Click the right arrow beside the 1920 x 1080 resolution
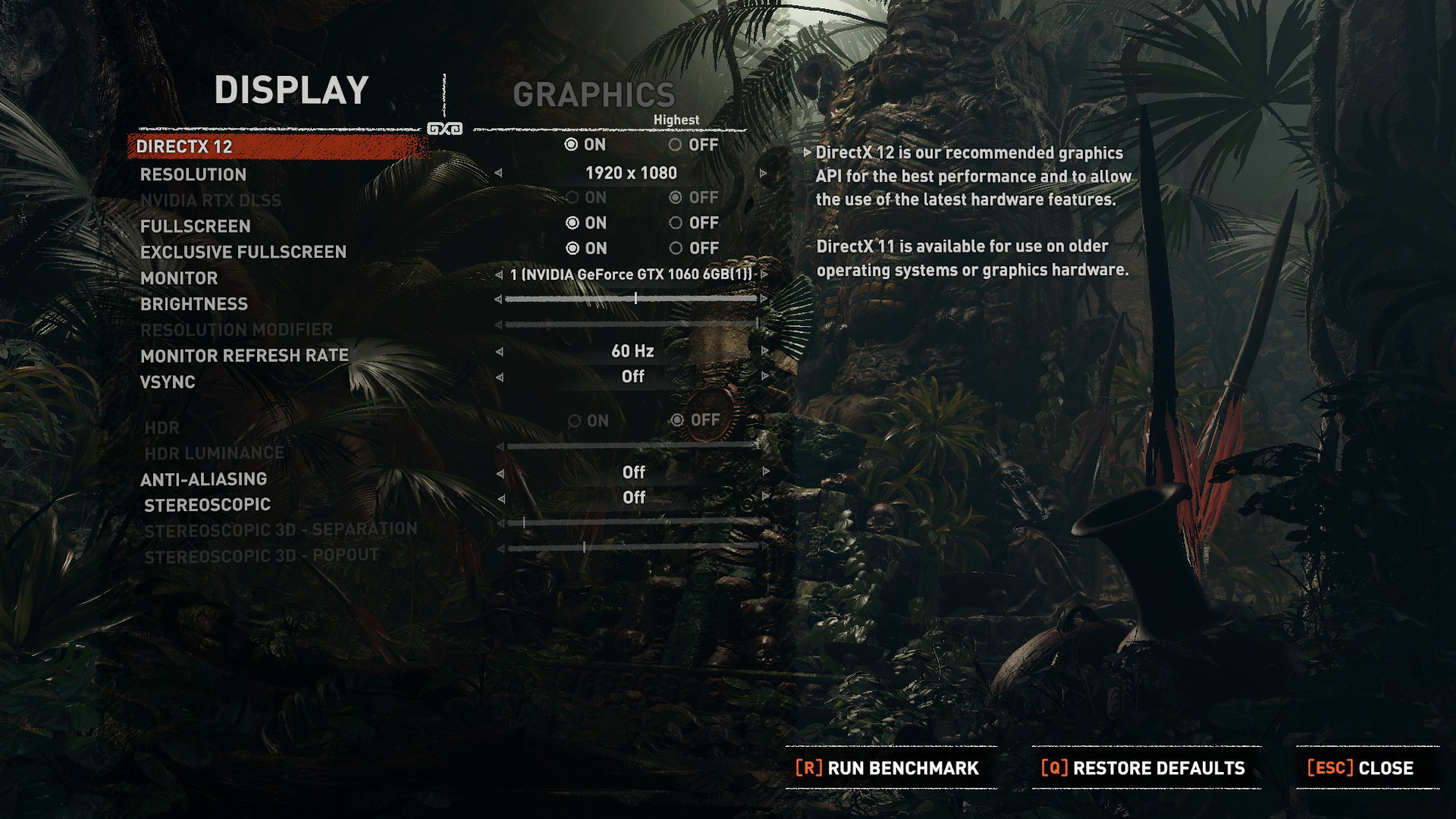The image size is (1456, 819). coord(763,174)
